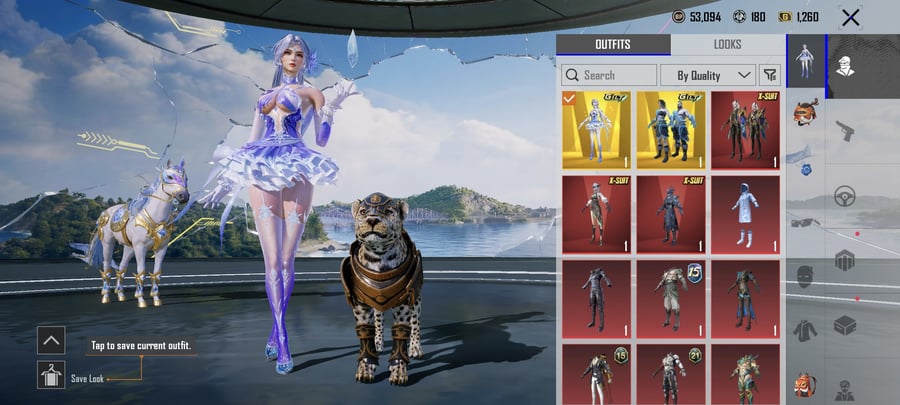Open the pistol weapon skins category
Screen dimensions: 900x405
coord(844,129)
